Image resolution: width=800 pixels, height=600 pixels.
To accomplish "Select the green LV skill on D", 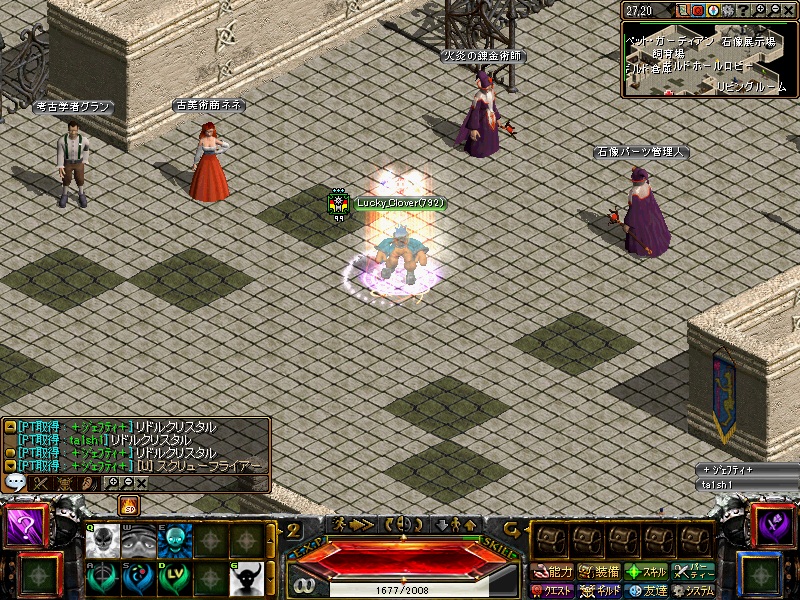I will point(174,577).
